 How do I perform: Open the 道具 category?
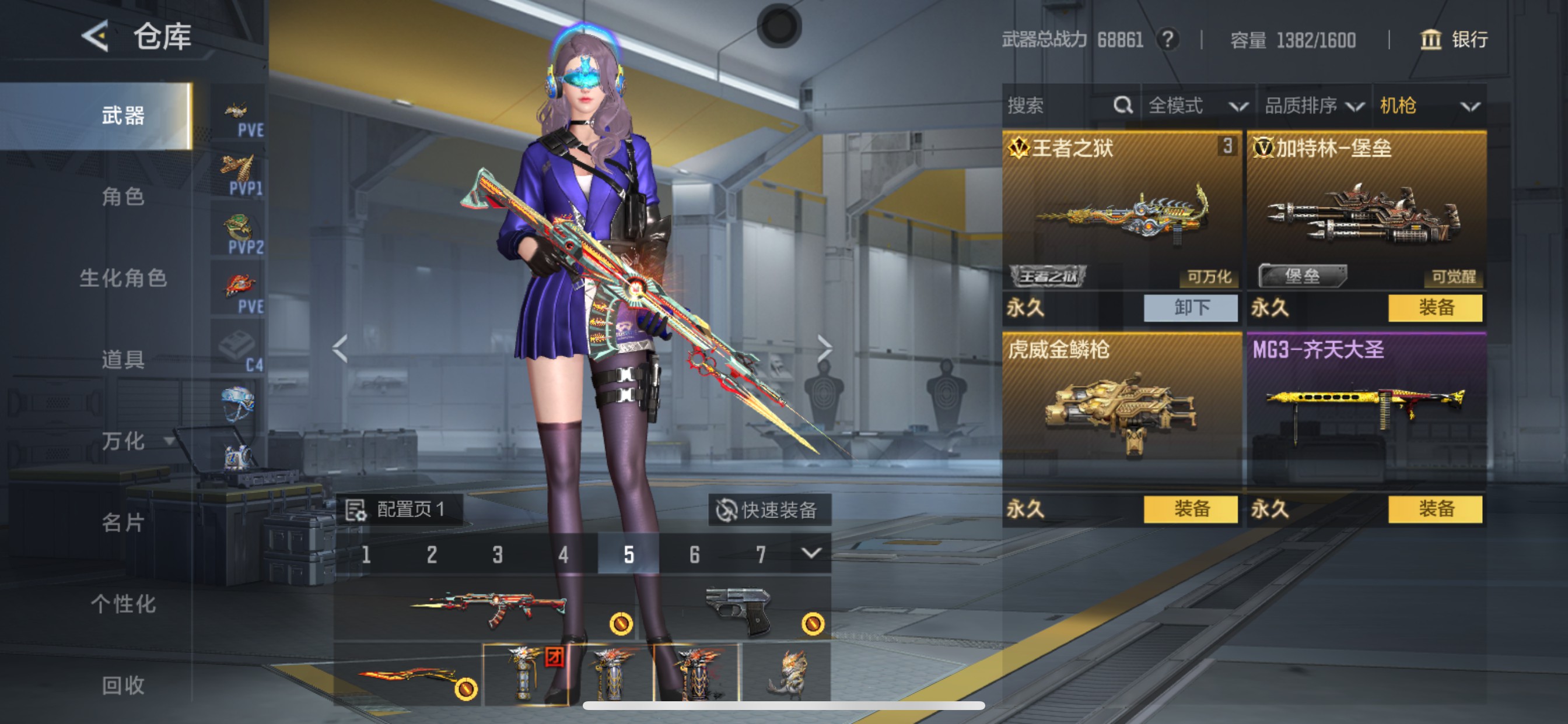(123, 360)
